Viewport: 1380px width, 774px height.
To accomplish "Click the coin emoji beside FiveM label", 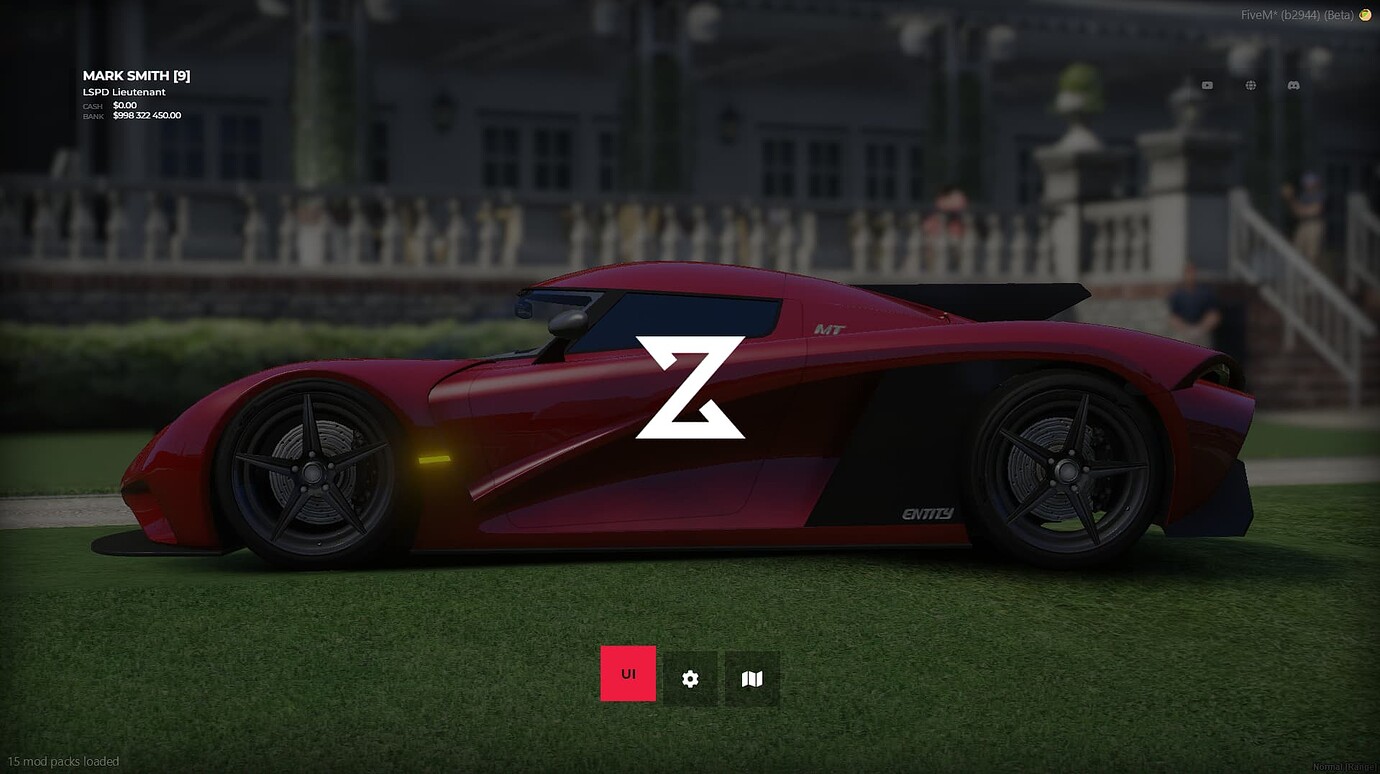I will (1364, 15).
